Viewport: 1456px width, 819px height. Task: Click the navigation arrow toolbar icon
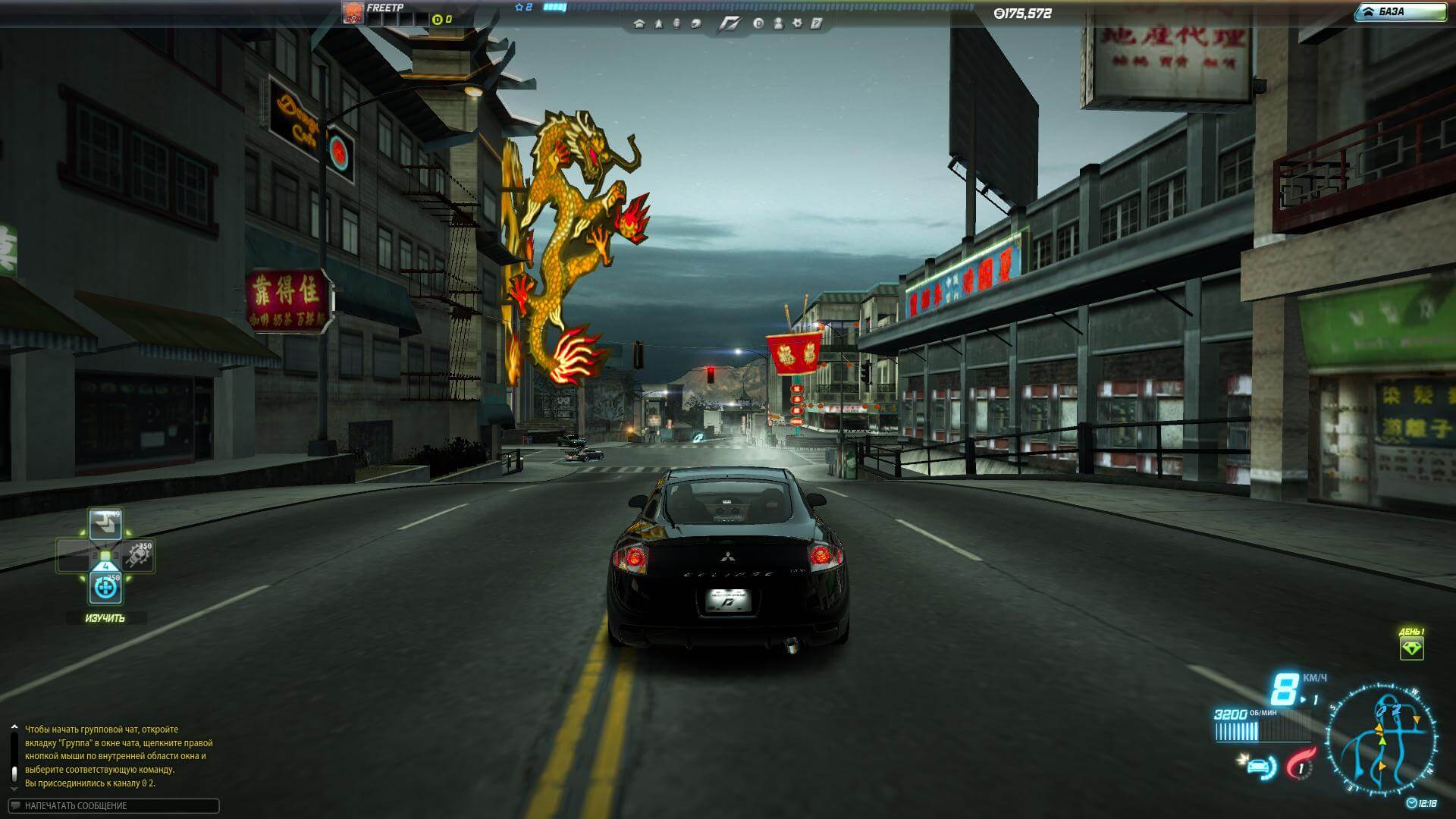(657, 24)
